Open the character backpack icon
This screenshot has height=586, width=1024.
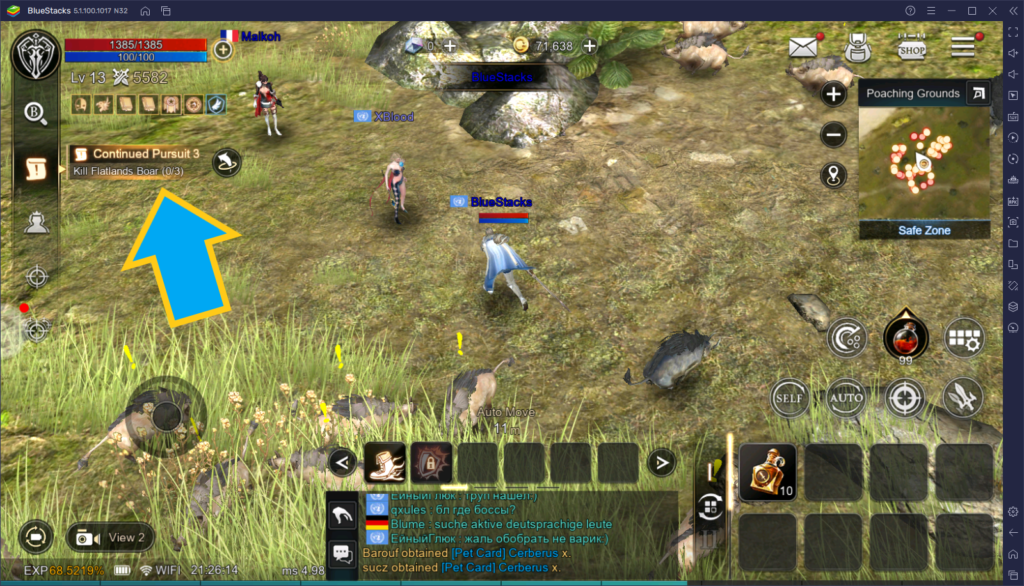[856, 46]
